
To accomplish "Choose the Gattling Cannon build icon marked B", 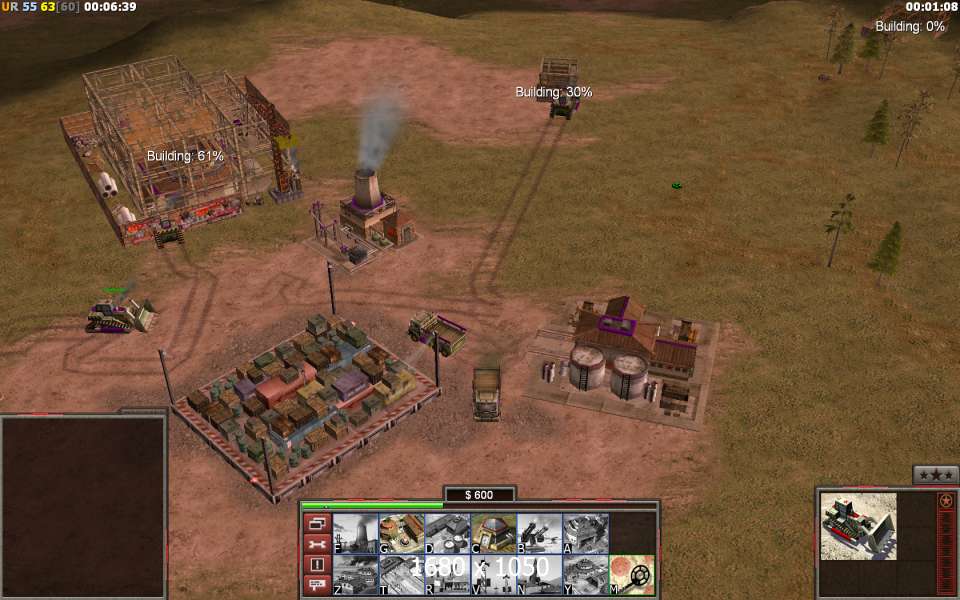I will 539,533.
